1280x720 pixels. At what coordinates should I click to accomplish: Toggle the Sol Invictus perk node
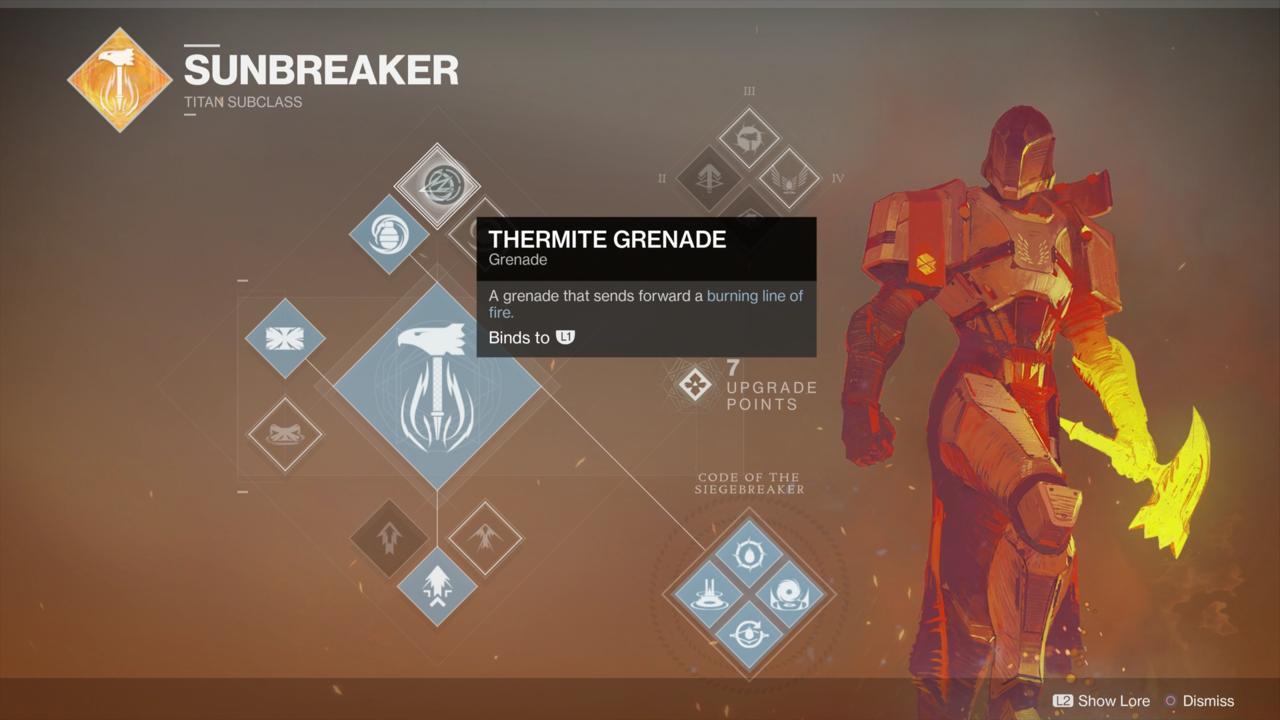coord(750,553)
